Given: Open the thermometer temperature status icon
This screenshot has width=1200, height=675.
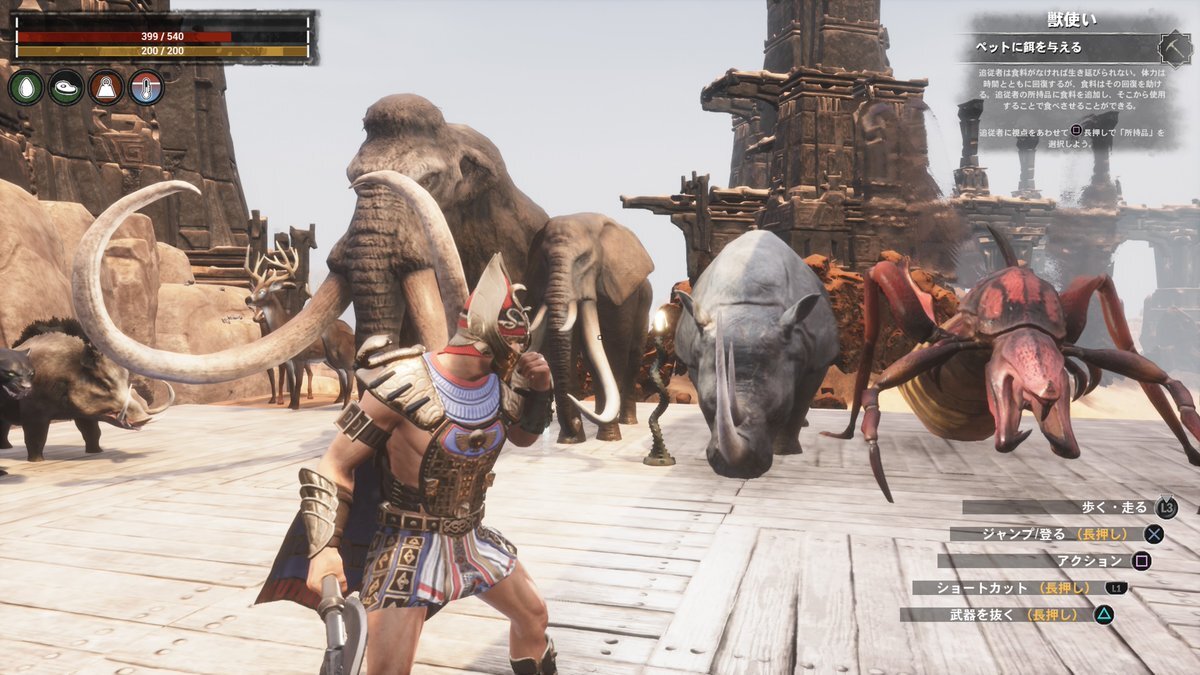Looking at the screenshot, I should pyautogui.click(x=146, y=88).
